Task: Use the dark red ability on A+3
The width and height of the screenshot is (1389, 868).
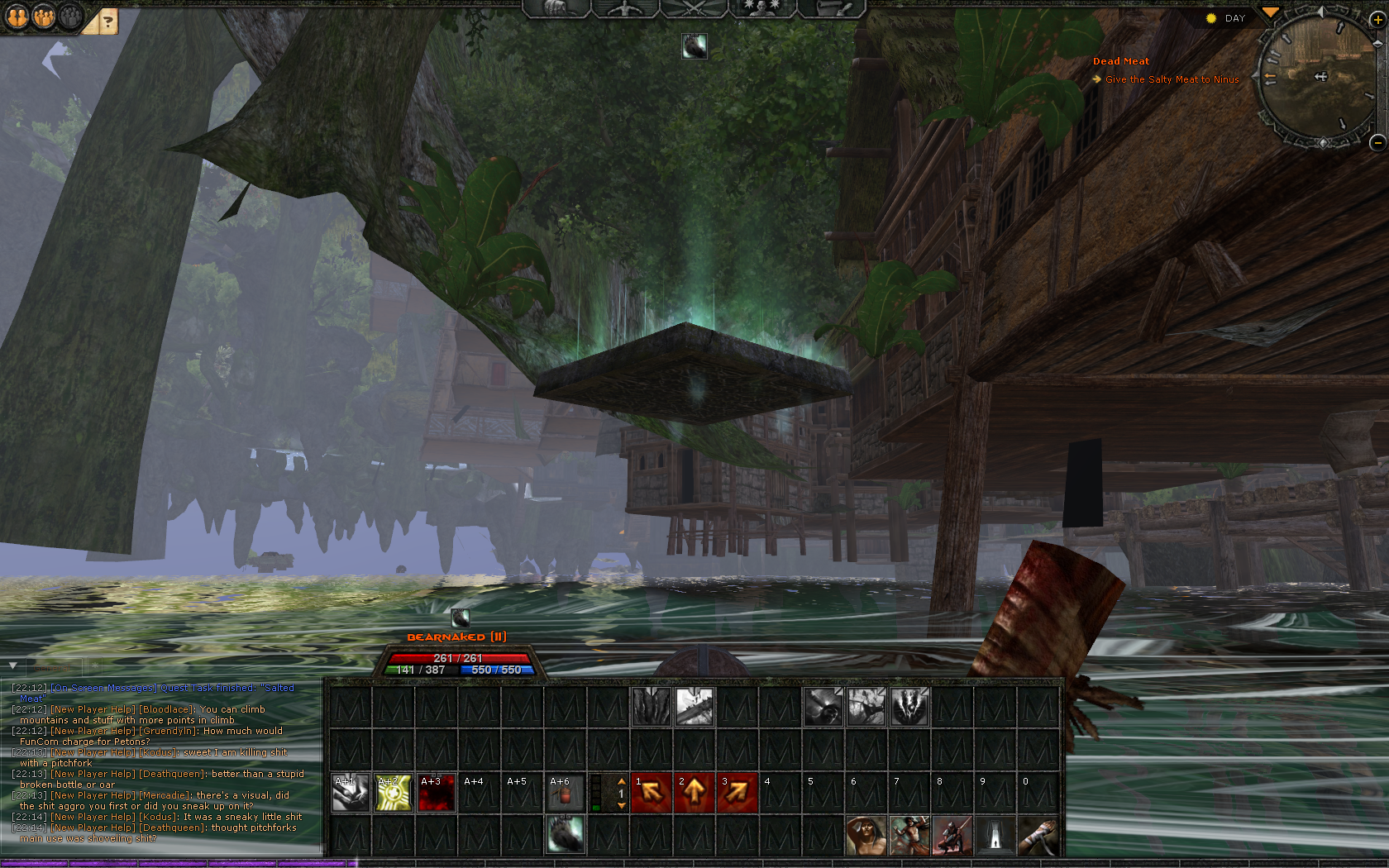Action: click(437, 793)
